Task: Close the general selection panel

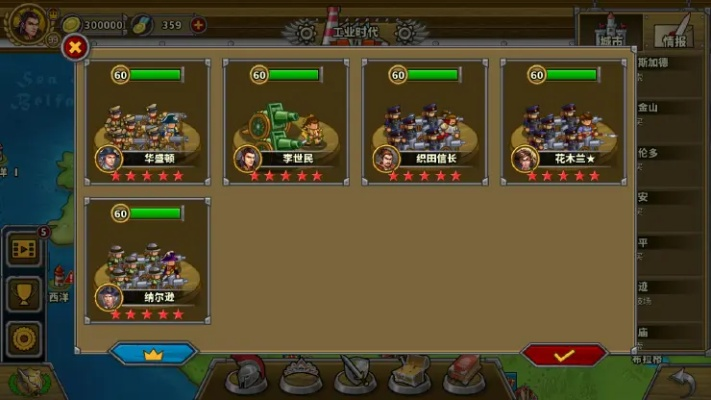Action: (76, 47)
